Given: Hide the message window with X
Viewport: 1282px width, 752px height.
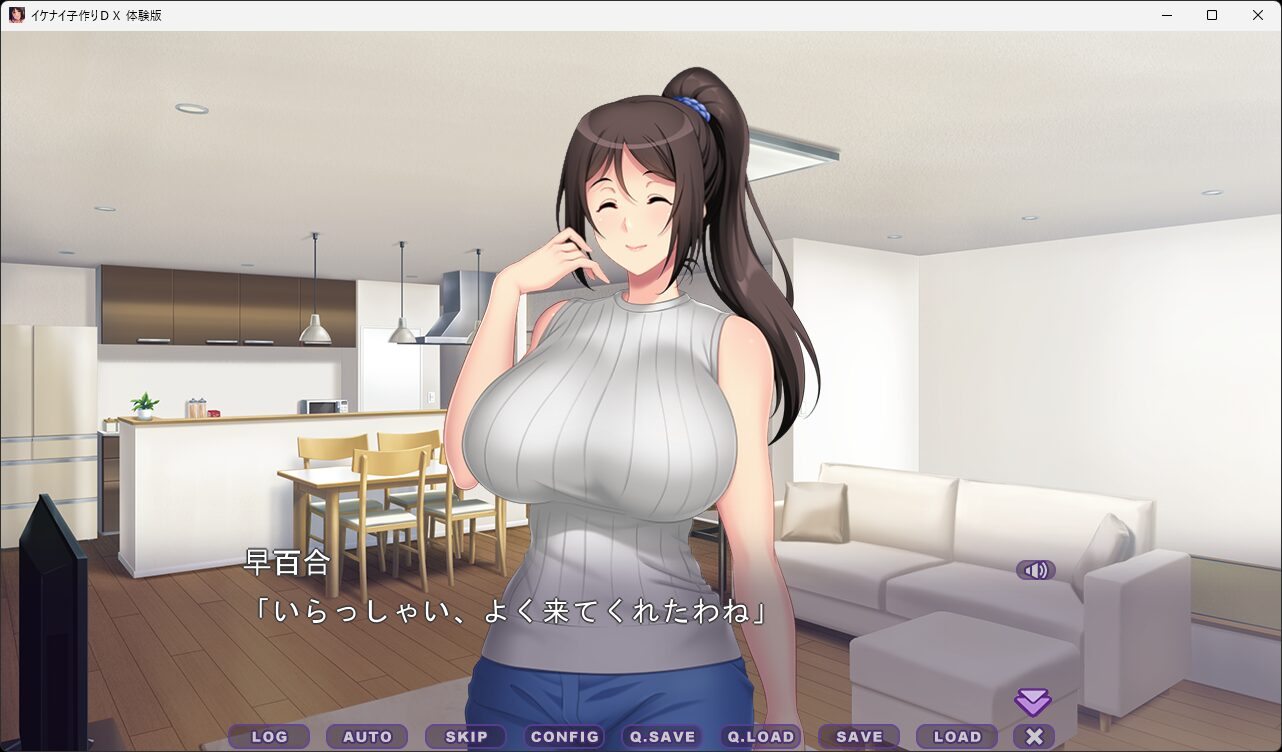Looking at the screenshot, I should coord(1034,737).
